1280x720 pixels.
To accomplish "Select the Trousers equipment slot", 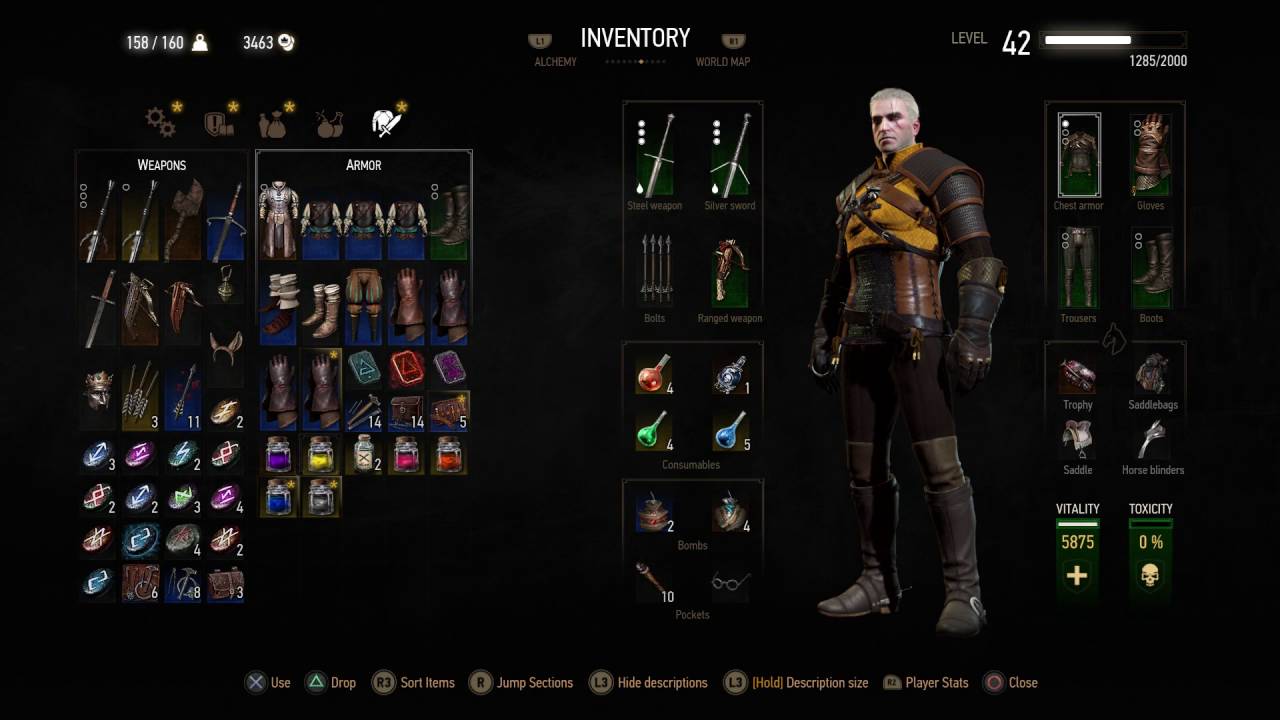I will [1079, 268].
